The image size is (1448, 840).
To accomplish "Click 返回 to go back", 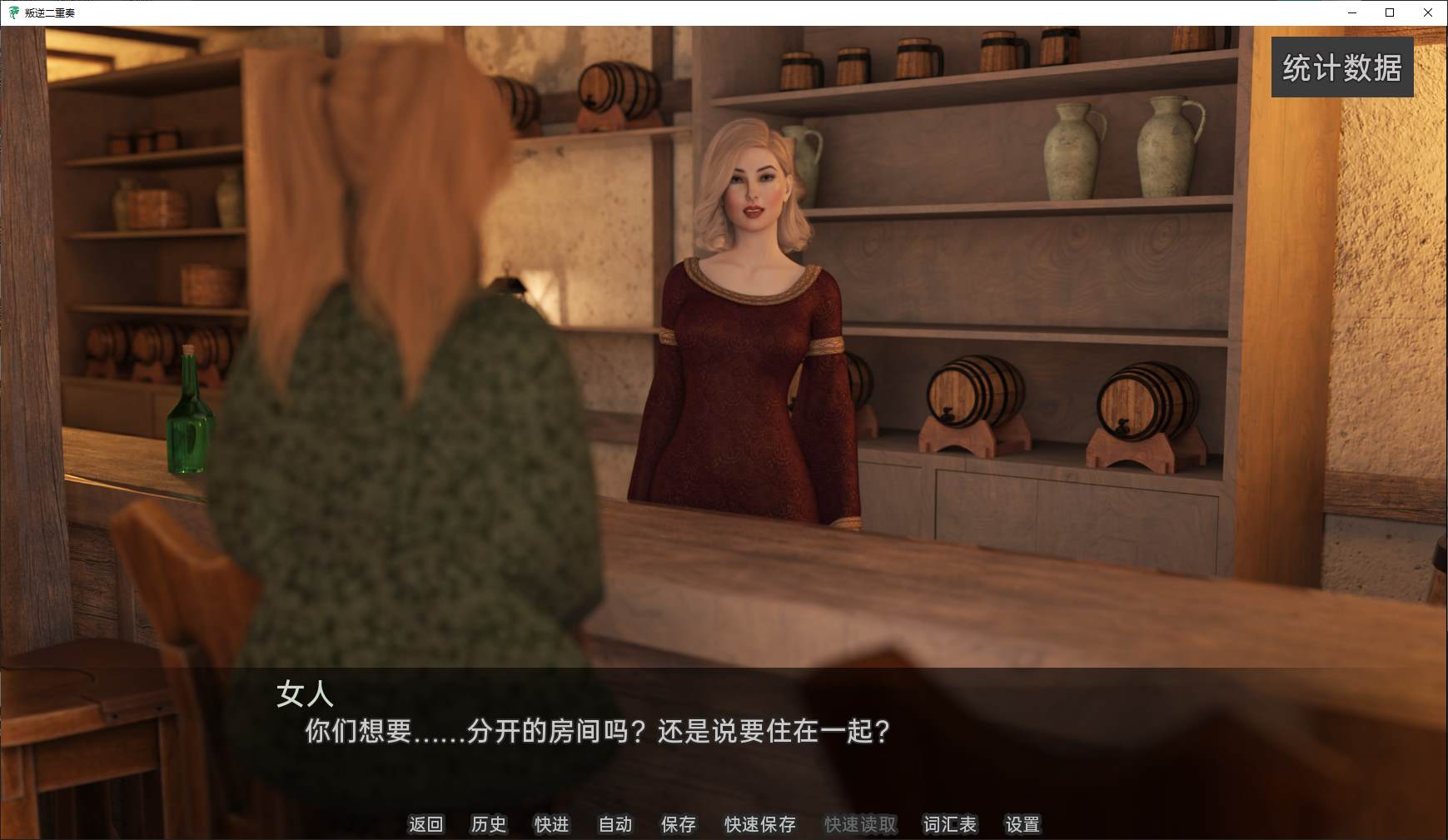I will [425, 824].
